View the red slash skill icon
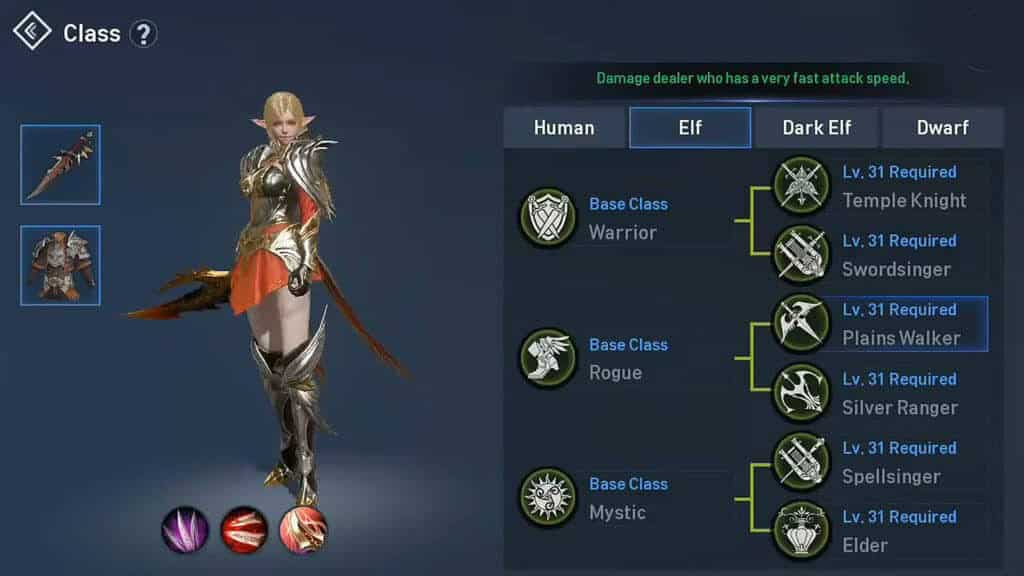 (x=244, y=529)
